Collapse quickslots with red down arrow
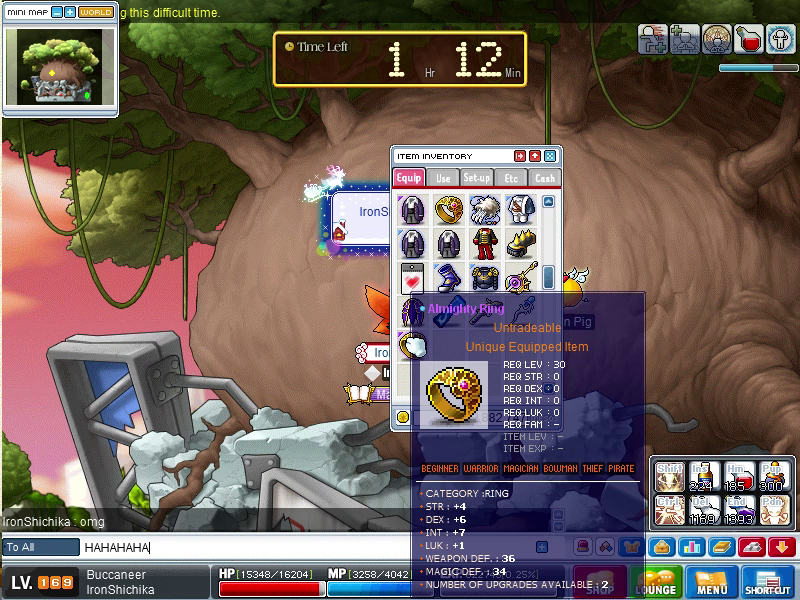 [782, 547]
